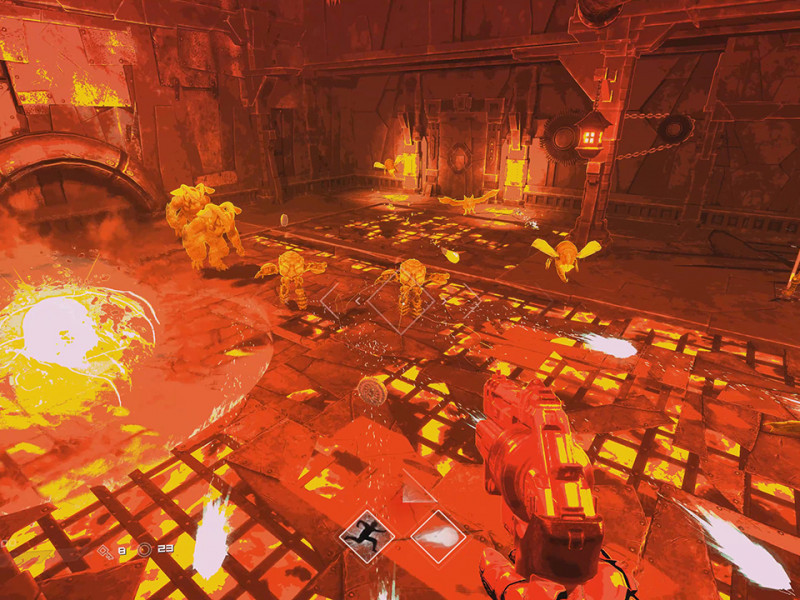Trigger the fireball ability diamond icon
Viewport: 800px width, 600px height.
click(x=438, y=536)
